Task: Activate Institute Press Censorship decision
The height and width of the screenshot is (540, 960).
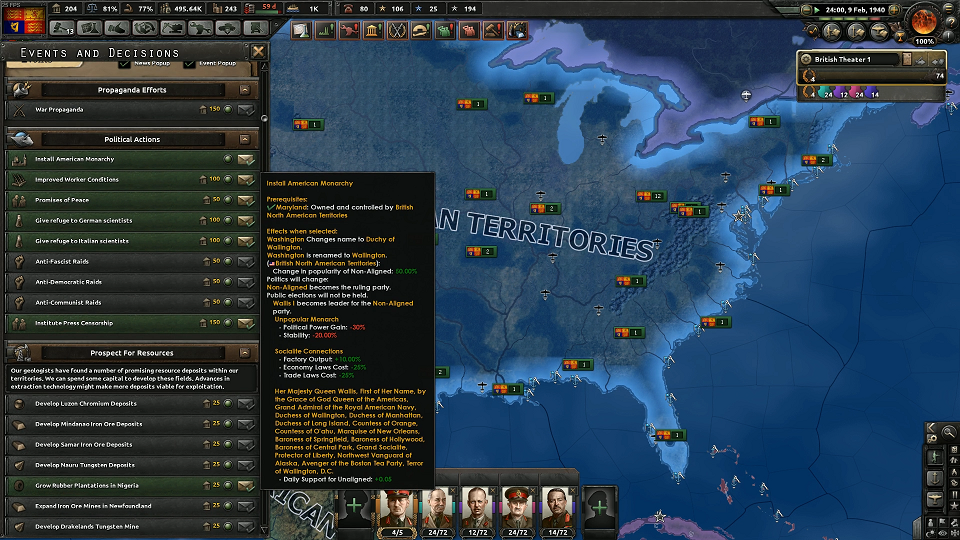Action: tap(245, 324)
